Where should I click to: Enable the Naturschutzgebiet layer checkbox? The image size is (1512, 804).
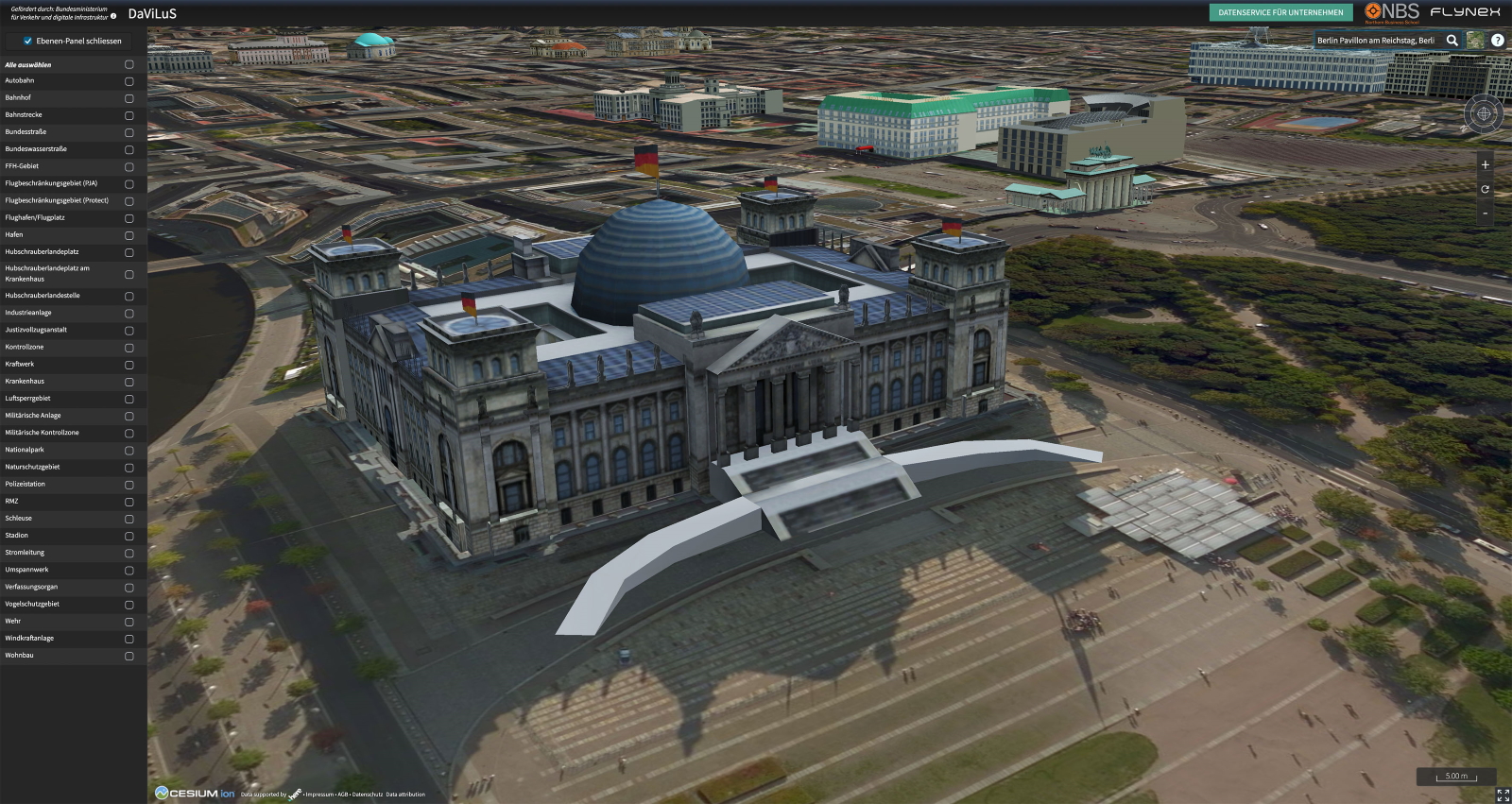point(129,468)
